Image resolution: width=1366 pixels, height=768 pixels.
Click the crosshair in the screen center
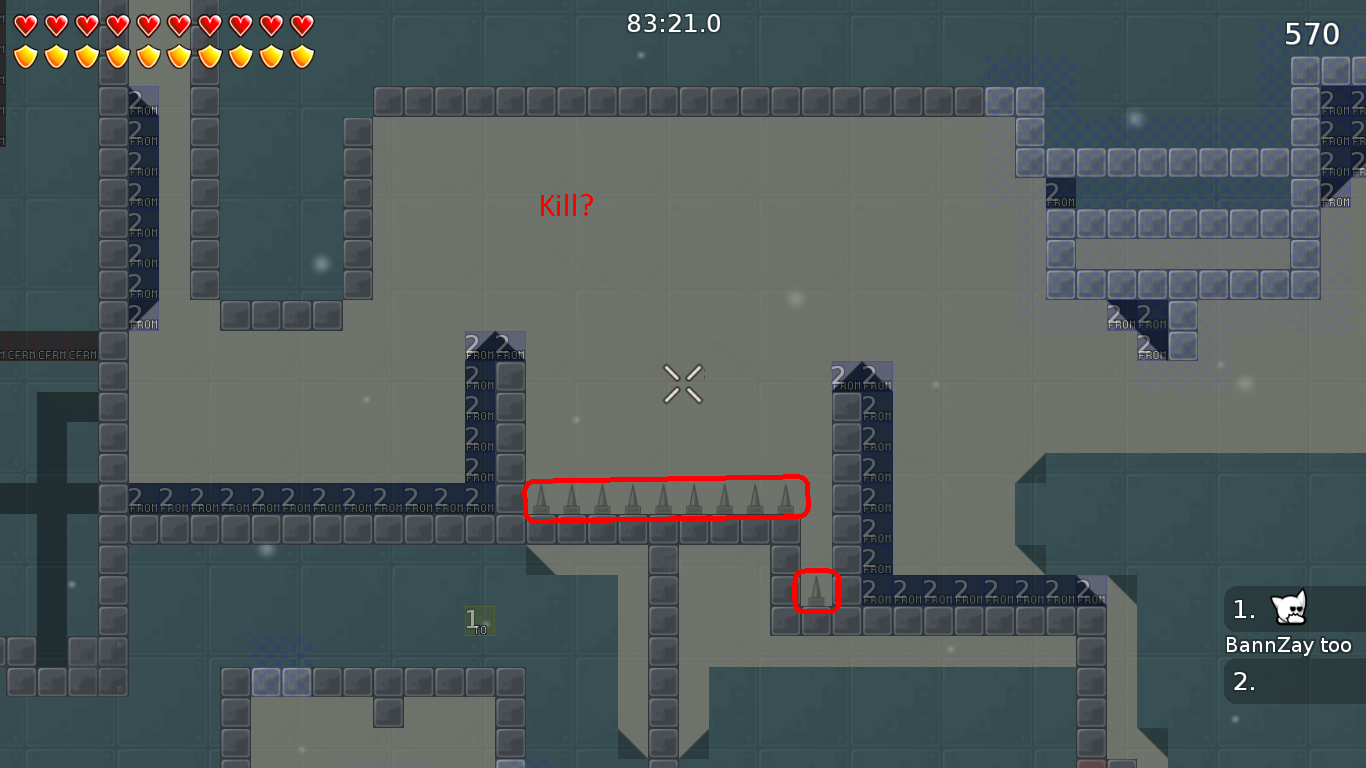coord(683,384)
